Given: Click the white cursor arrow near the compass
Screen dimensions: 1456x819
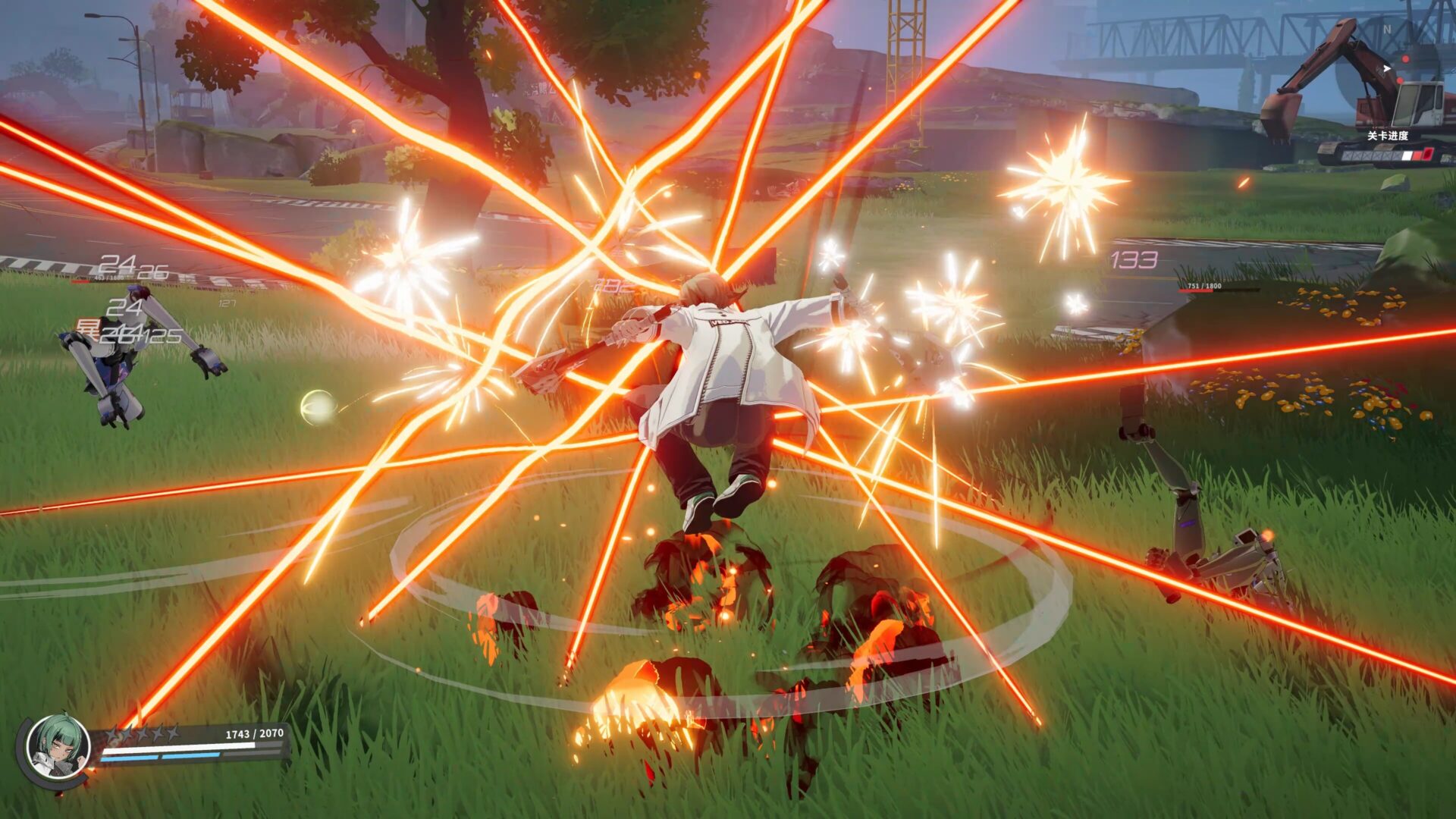Looking at the screenshot, I should [1387, 67].
